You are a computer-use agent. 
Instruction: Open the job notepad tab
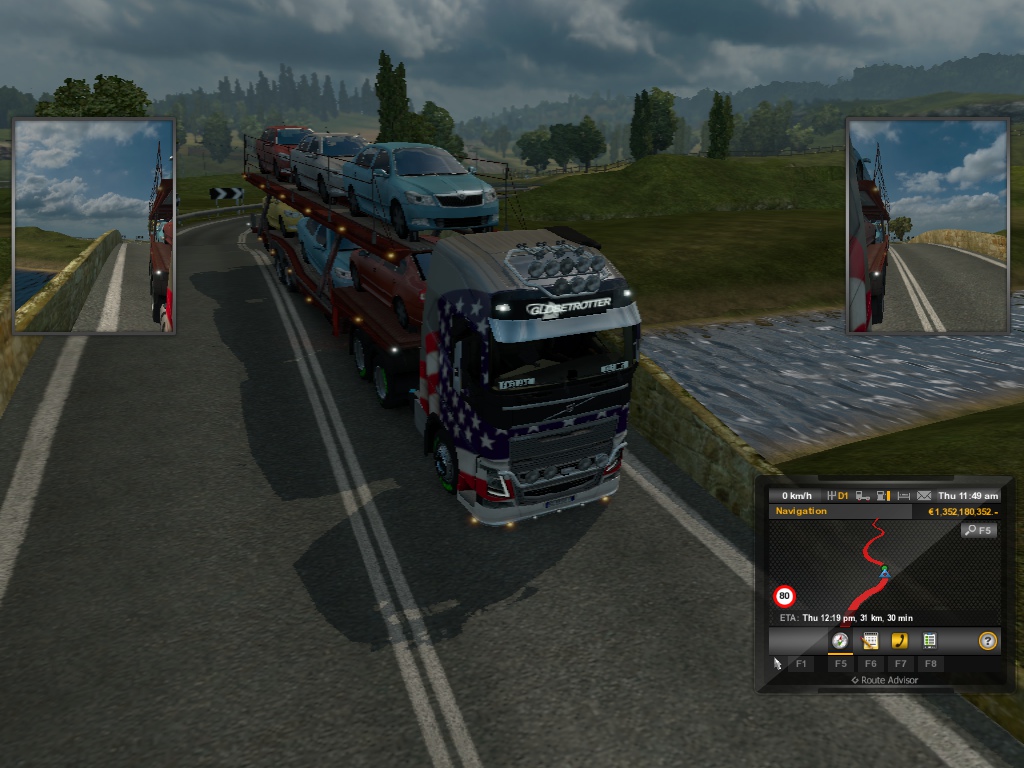click(x=870, y=641)
